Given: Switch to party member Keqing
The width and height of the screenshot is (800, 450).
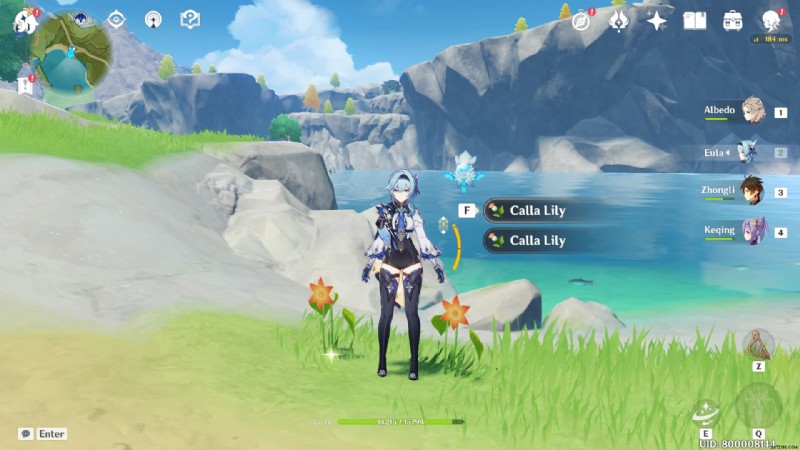Looking at the screenshot, I should tap(752, 231).
